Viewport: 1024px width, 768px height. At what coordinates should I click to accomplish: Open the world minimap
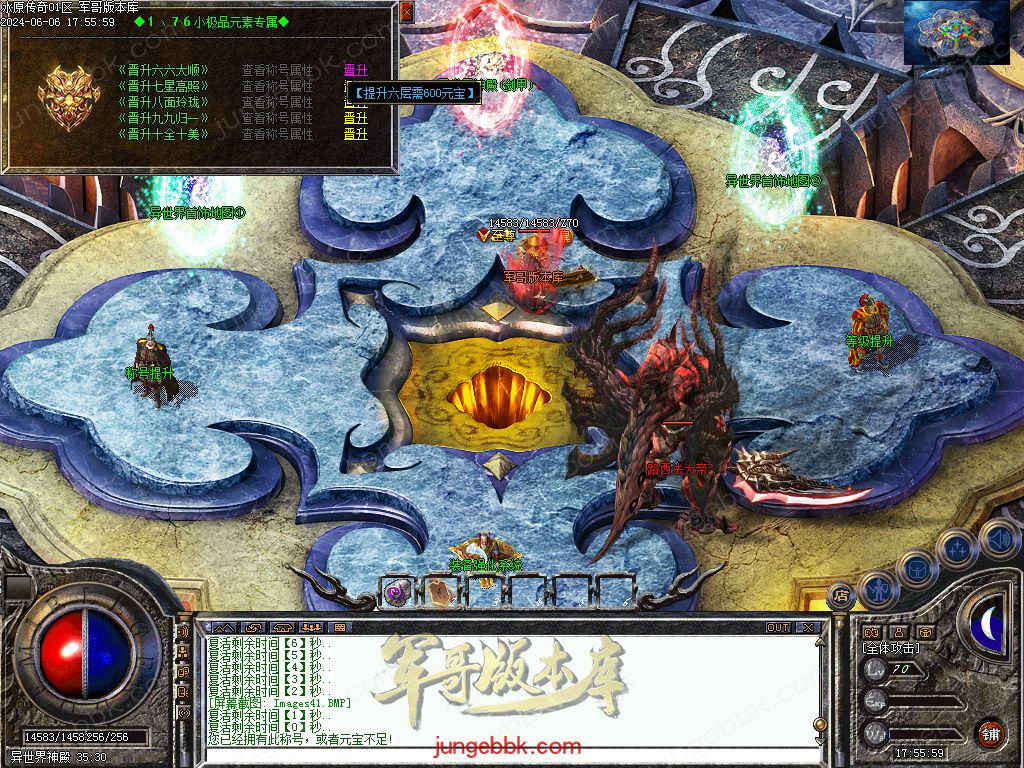(957, 32)
